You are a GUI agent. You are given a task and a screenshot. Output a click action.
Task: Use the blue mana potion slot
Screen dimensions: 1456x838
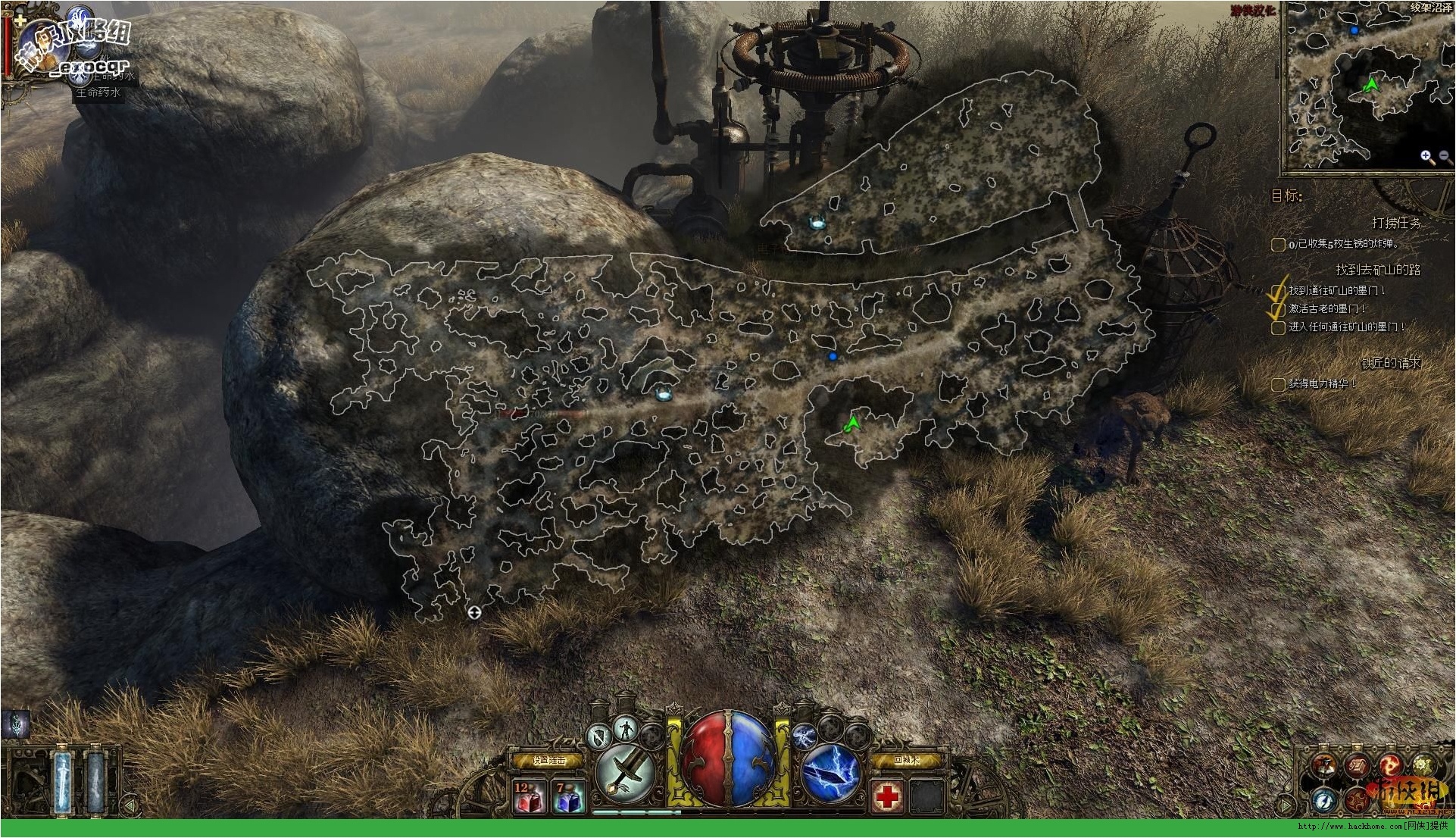[567, 798]
